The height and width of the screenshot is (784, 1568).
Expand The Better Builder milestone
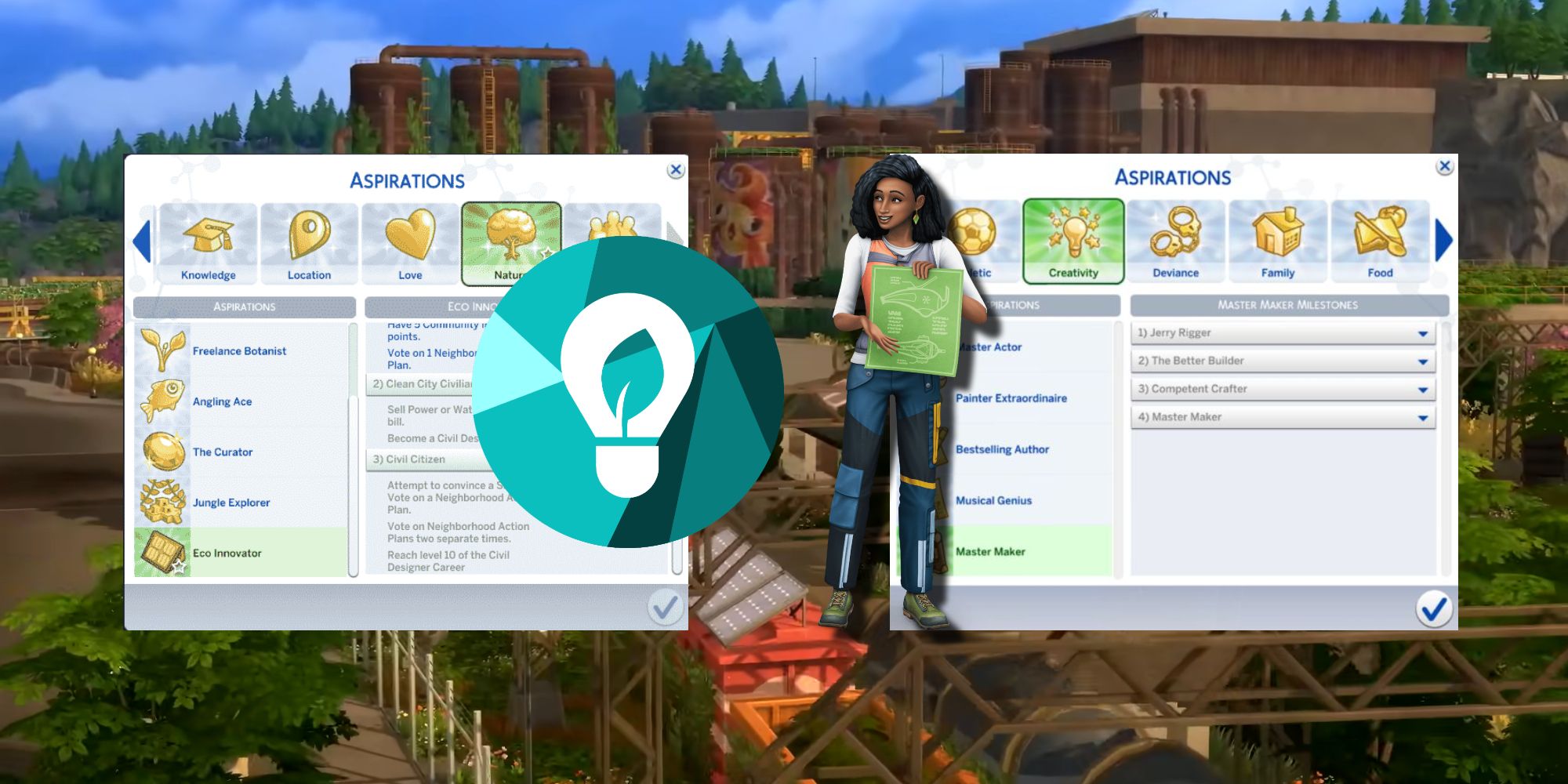coord(1283,361)
